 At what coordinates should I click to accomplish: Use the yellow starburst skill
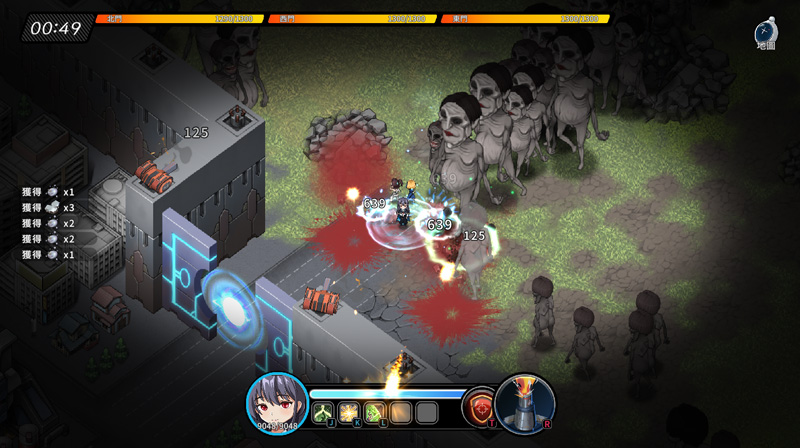(x=349, y=412)
